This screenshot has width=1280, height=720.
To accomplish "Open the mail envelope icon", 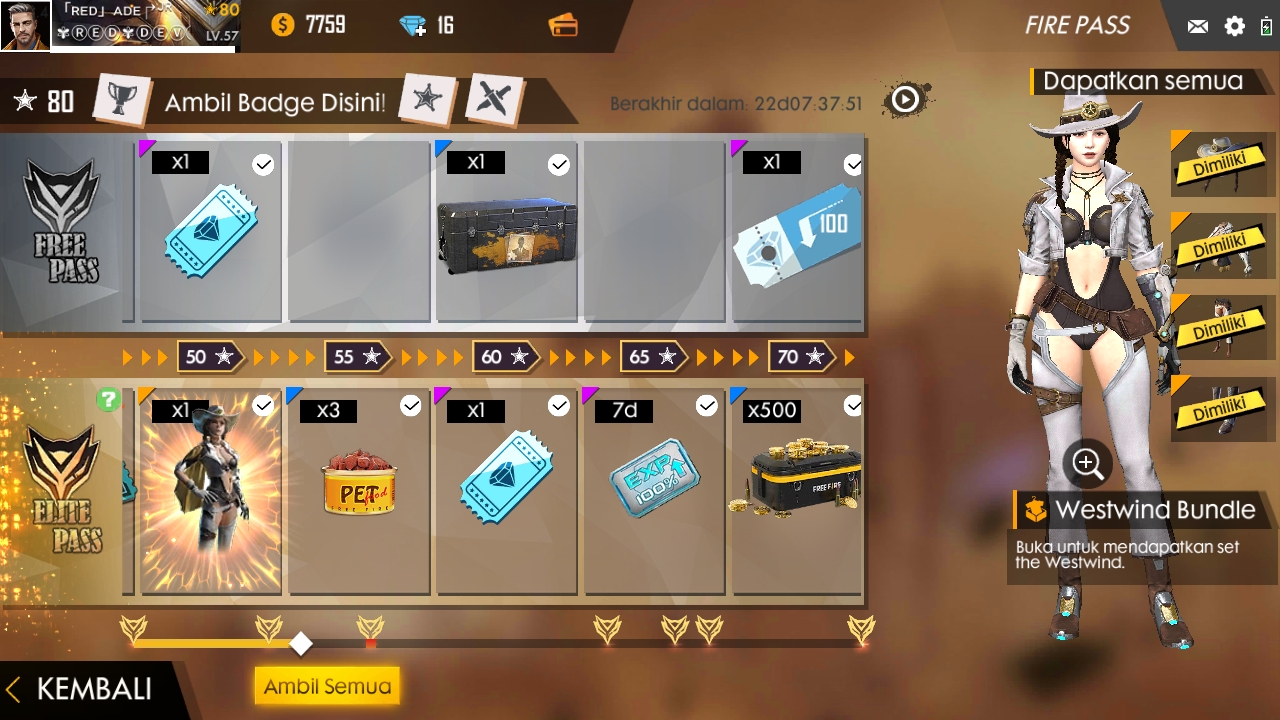I will pos(1197,27).
